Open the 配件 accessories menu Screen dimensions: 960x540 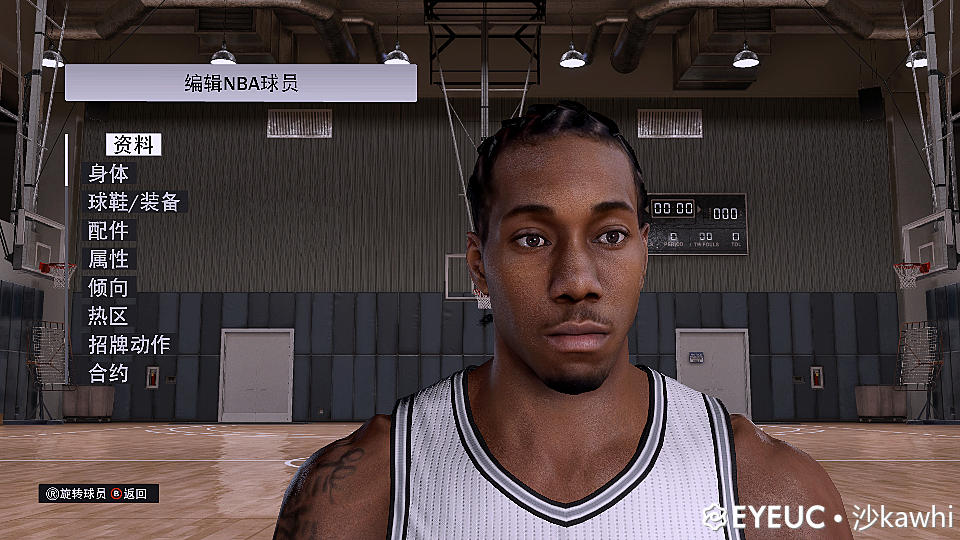(108, 231)
